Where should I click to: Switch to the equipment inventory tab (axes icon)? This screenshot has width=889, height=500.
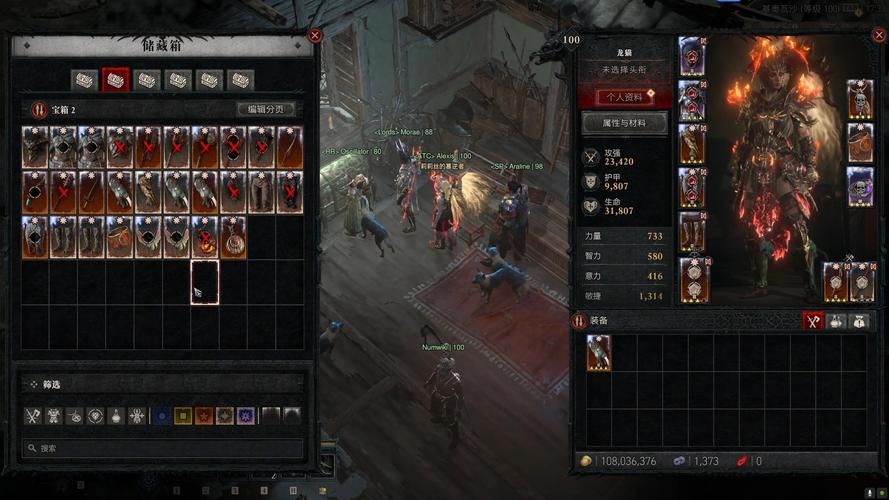(814, 321)
